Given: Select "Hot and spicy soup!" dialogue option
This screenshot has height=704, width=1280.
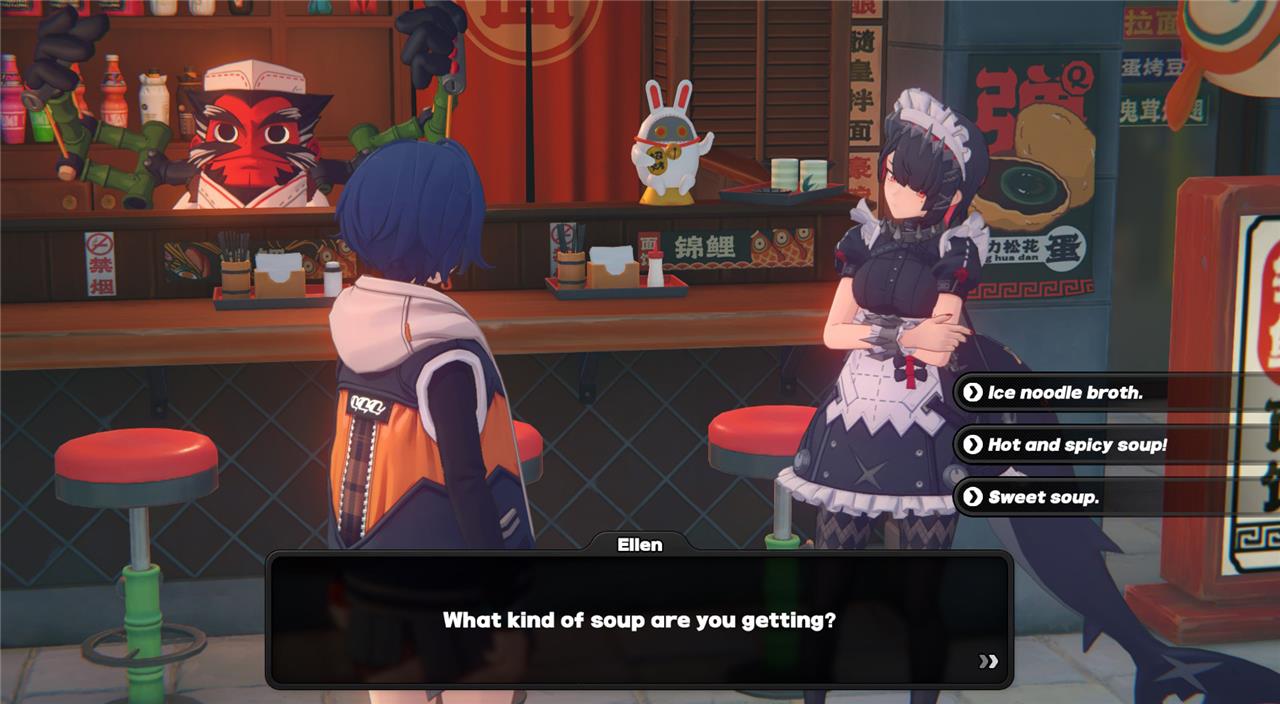Looking at the screenshot, I should coord(1077,445).
